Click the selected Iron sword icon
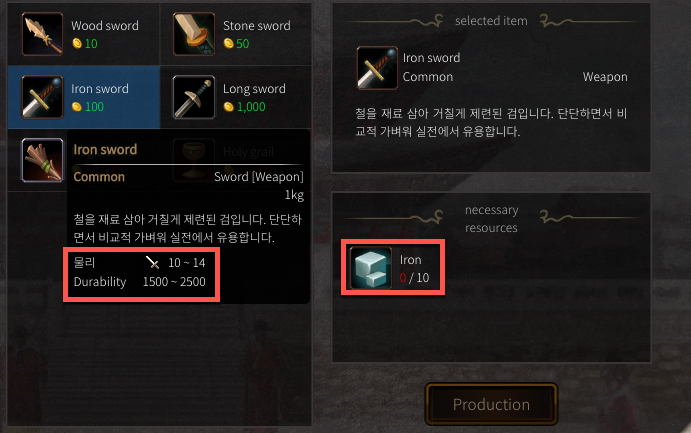This screenshot has width=691, height=433. [x=378, y=67]
